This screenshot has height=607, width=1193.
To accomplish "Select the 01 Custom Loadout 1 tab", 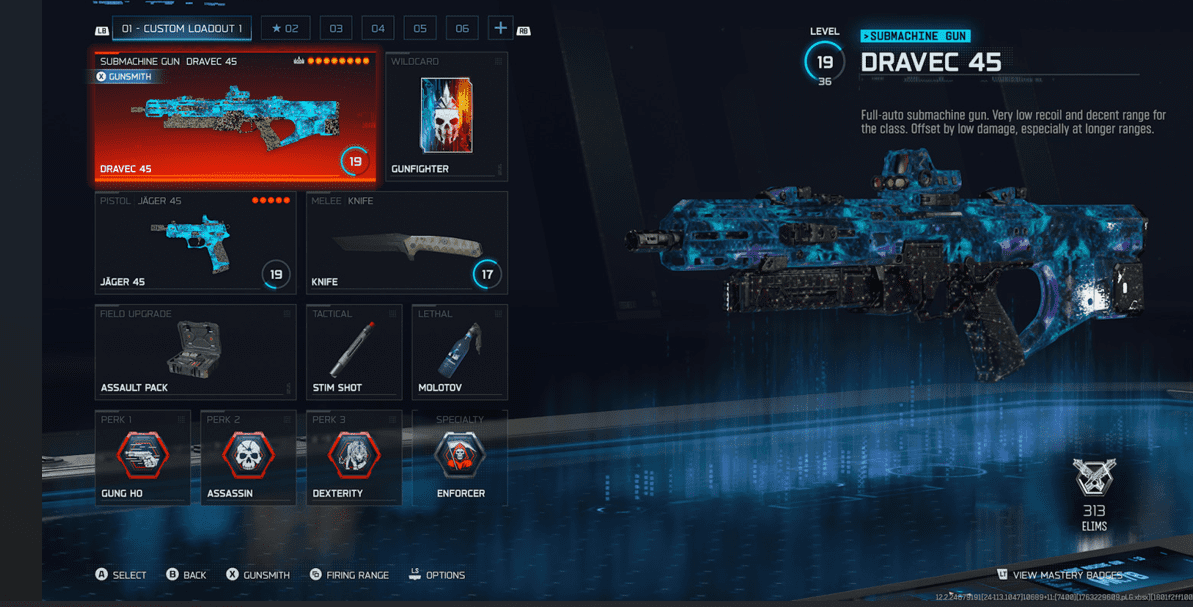I will tap(181, 29).
